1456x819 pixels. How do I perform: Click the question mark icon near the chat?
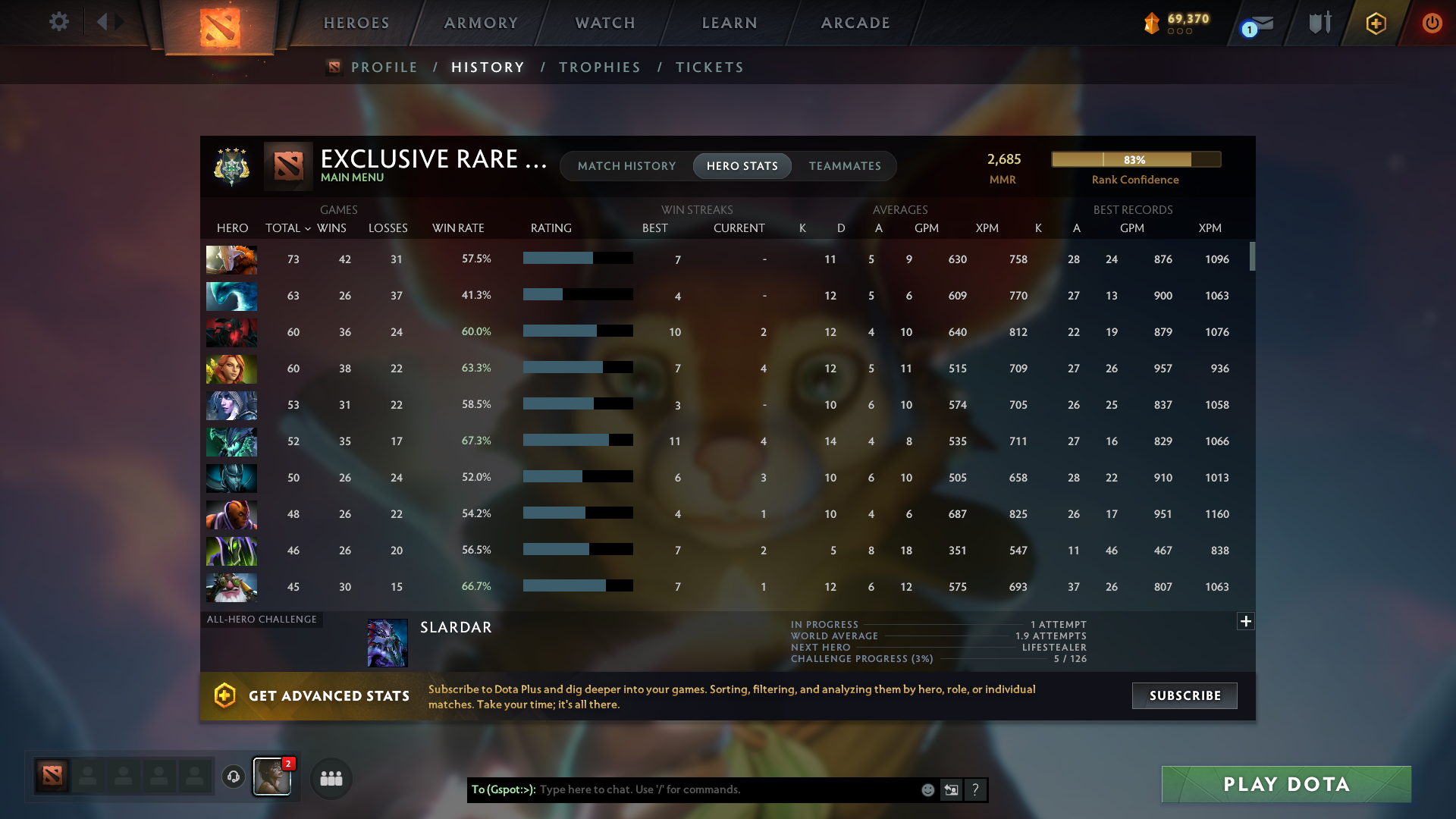point(976,789)
